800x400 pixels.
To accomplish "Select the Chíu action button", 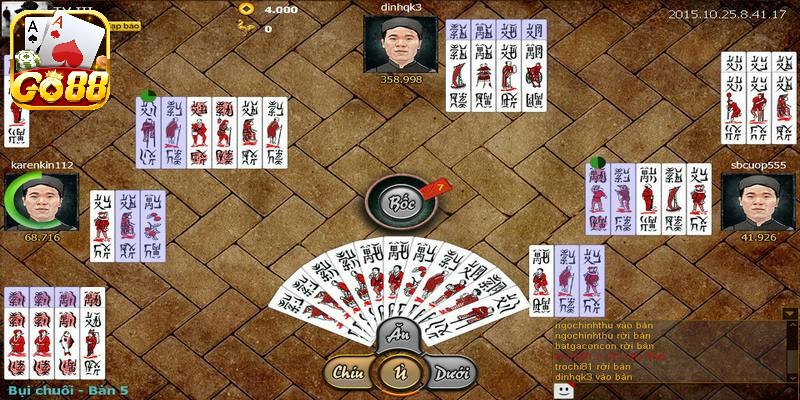I will click(x=348, y=373).
